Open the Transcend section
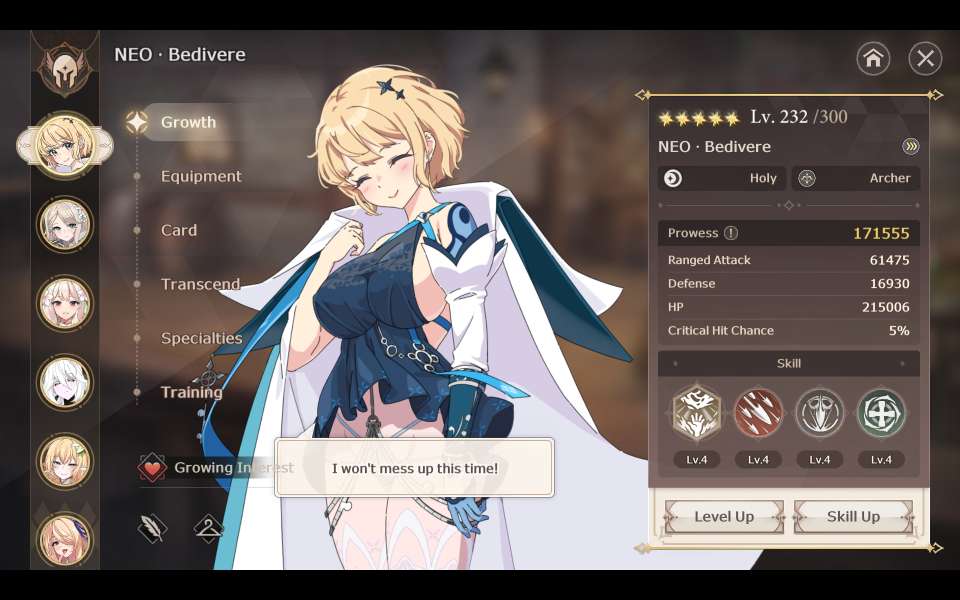 click(200, 284)
